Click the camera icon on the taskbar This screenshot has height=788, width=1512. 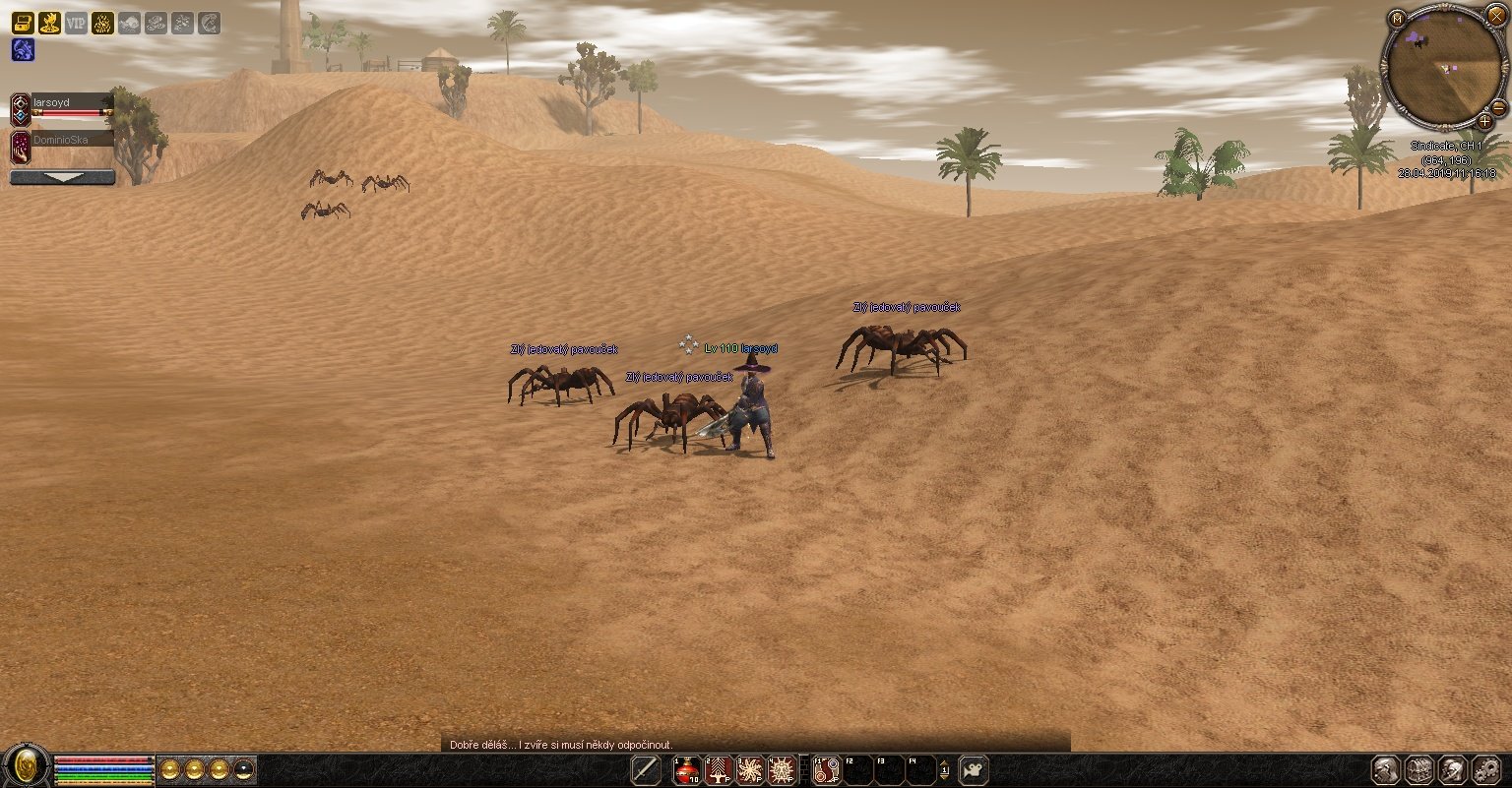pyautogui.click(x=973, y=769)
